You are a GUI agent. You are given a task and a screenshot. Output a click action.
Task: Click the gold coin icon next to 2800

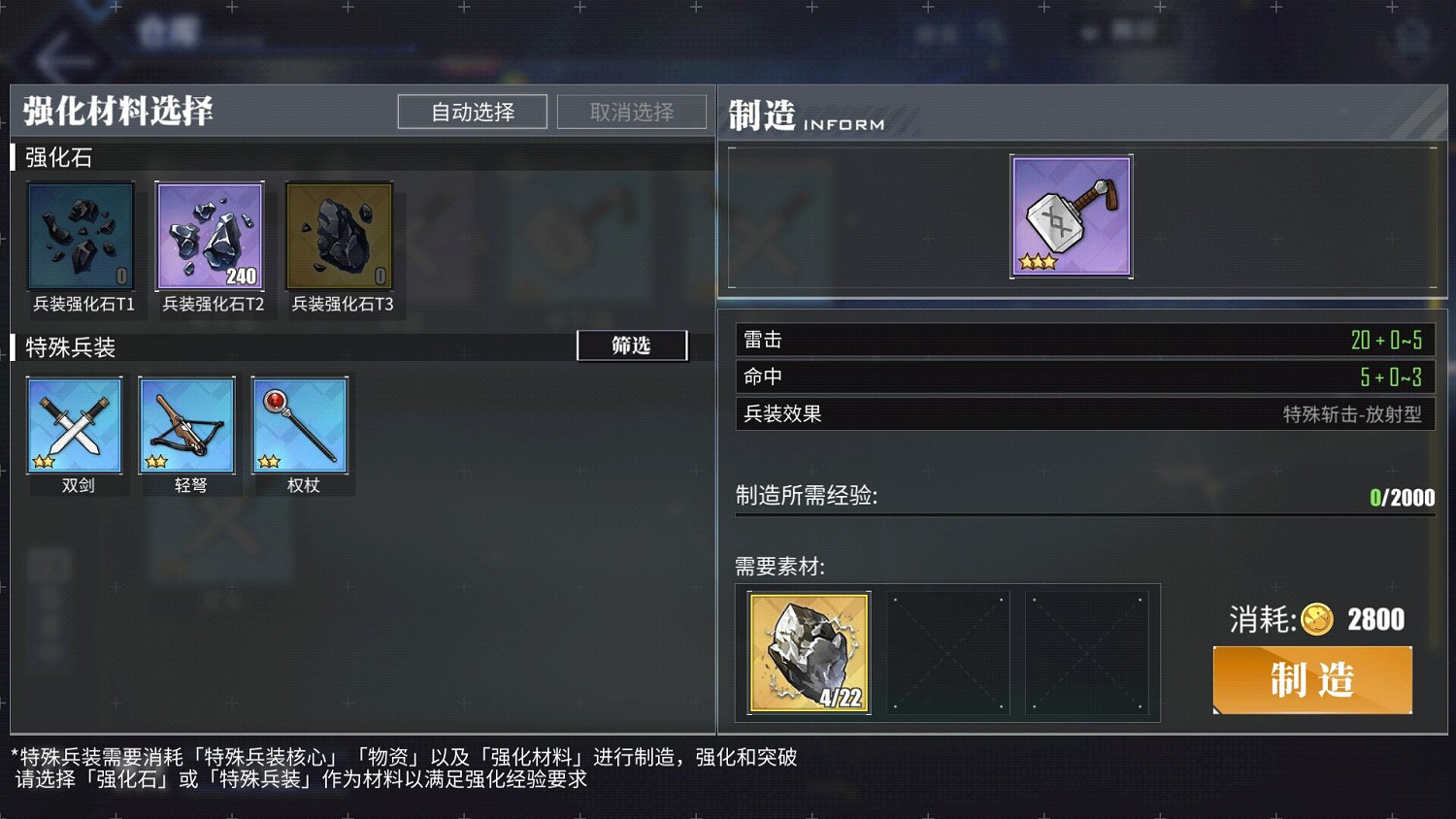(1317, 619)
